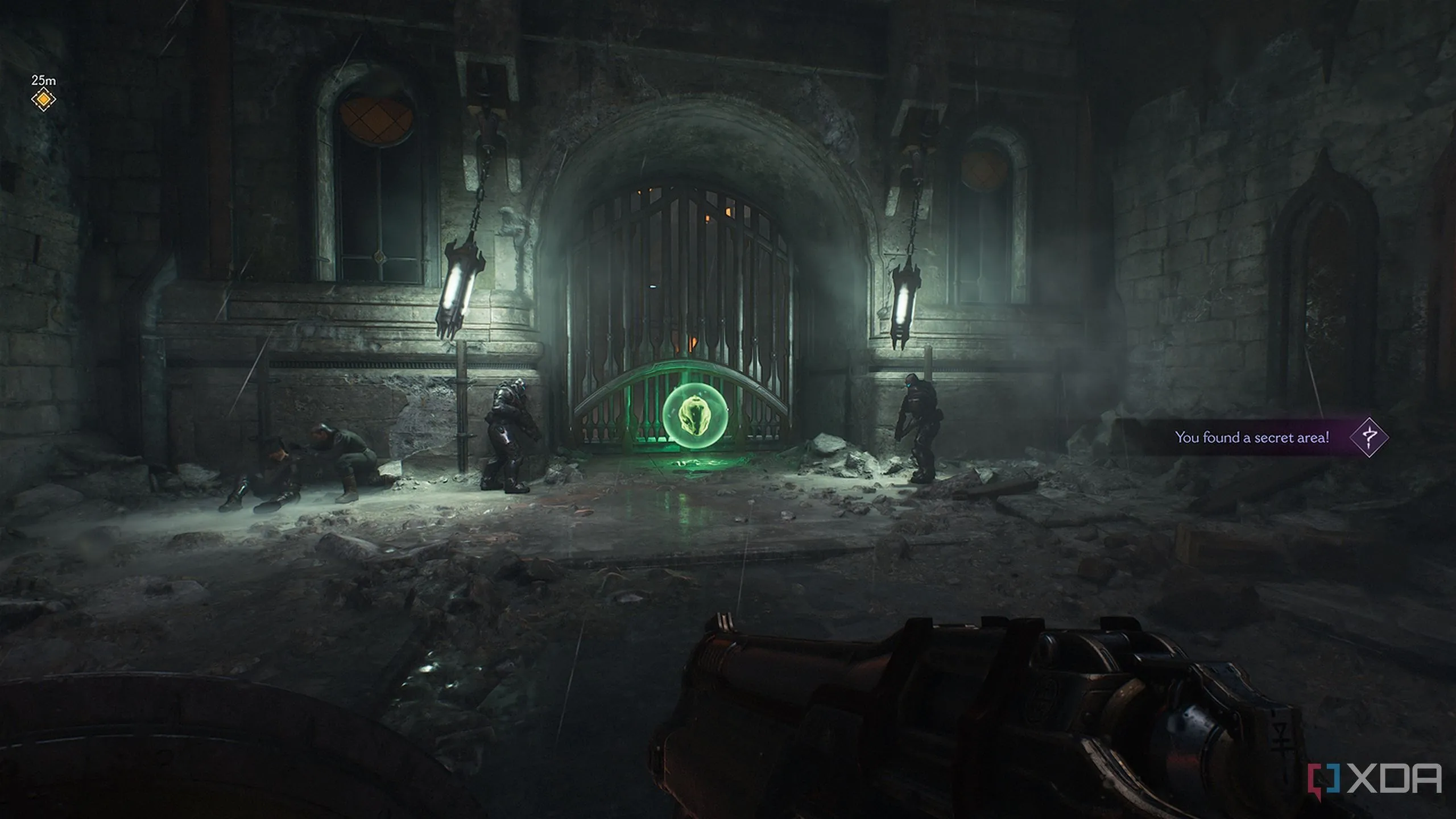Click the purple question mark secret icon

(x=1370, y=437)
